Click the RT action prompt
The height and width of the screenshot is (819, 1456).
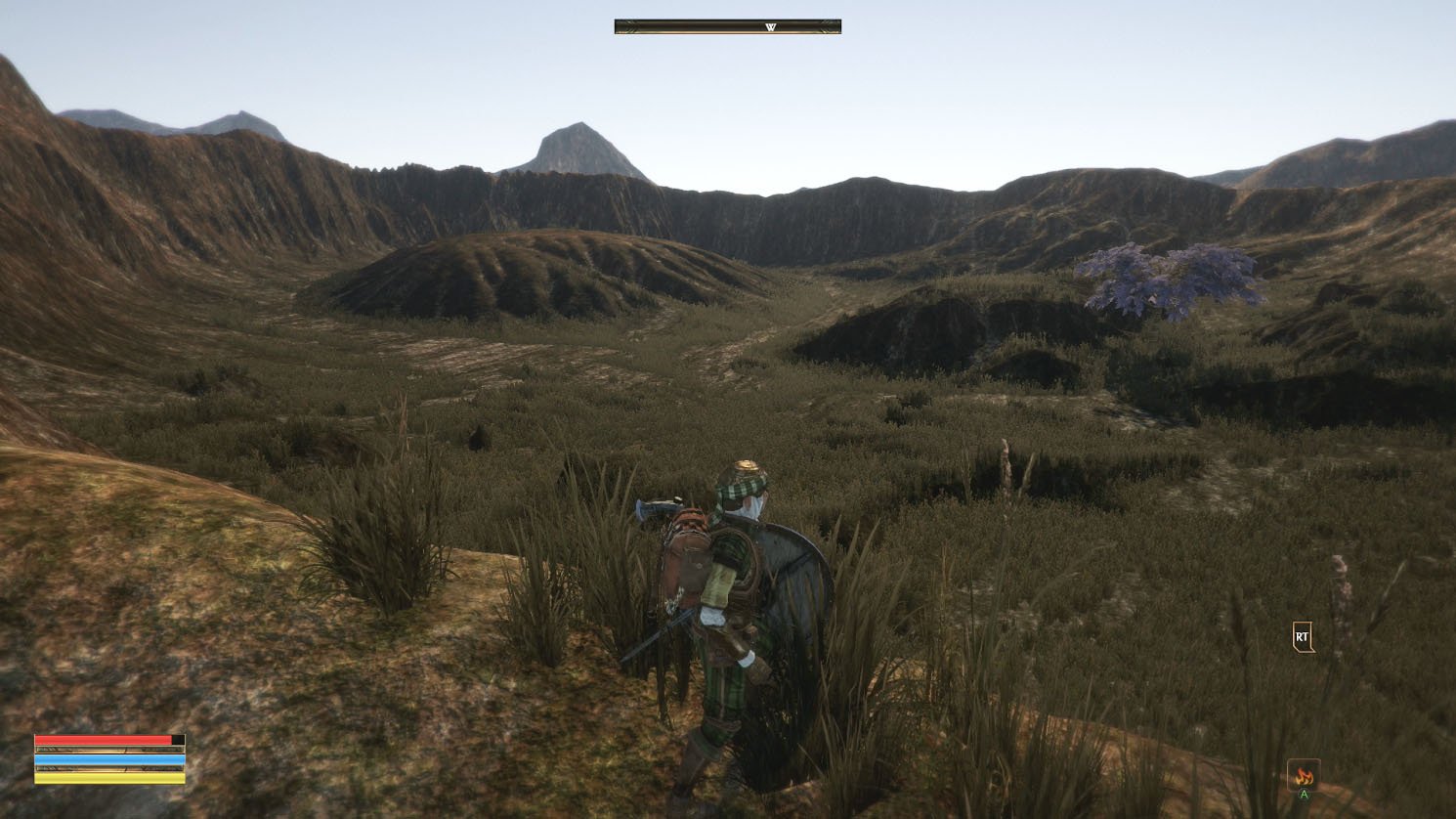pos(1301,637)
